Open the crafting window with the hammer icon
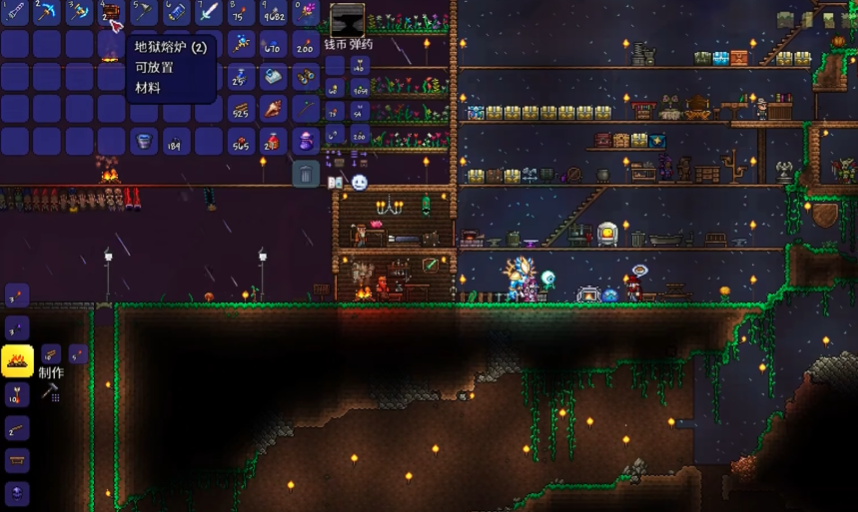The width and height of the screenshot is (858, 512). [x=50, y=393]
